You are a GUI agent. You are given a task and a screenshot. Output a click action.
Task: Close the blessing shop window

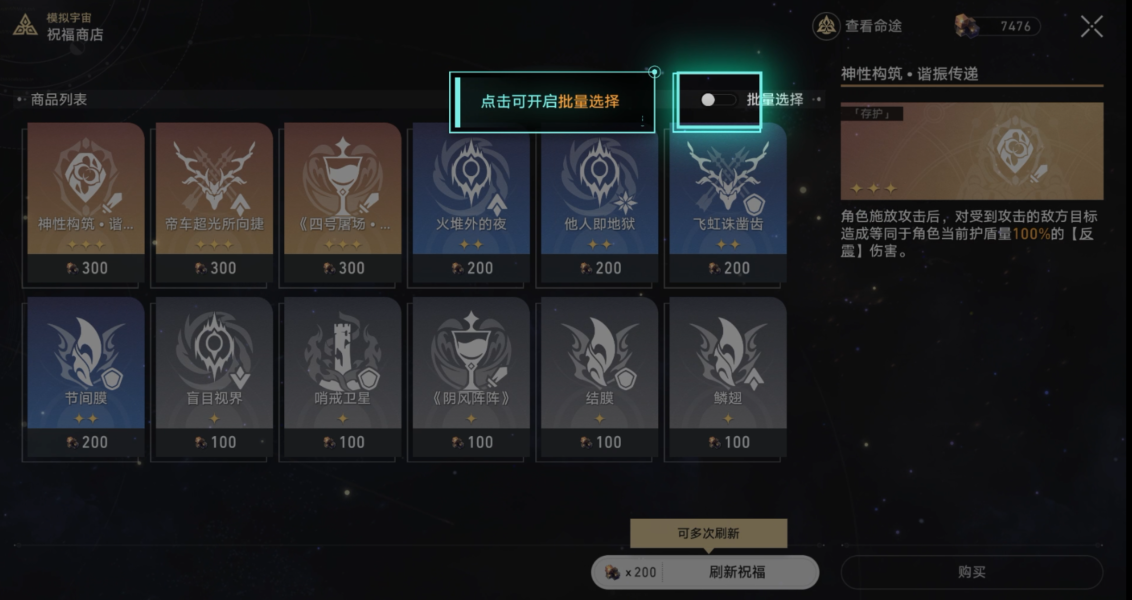pos(1091,27)
